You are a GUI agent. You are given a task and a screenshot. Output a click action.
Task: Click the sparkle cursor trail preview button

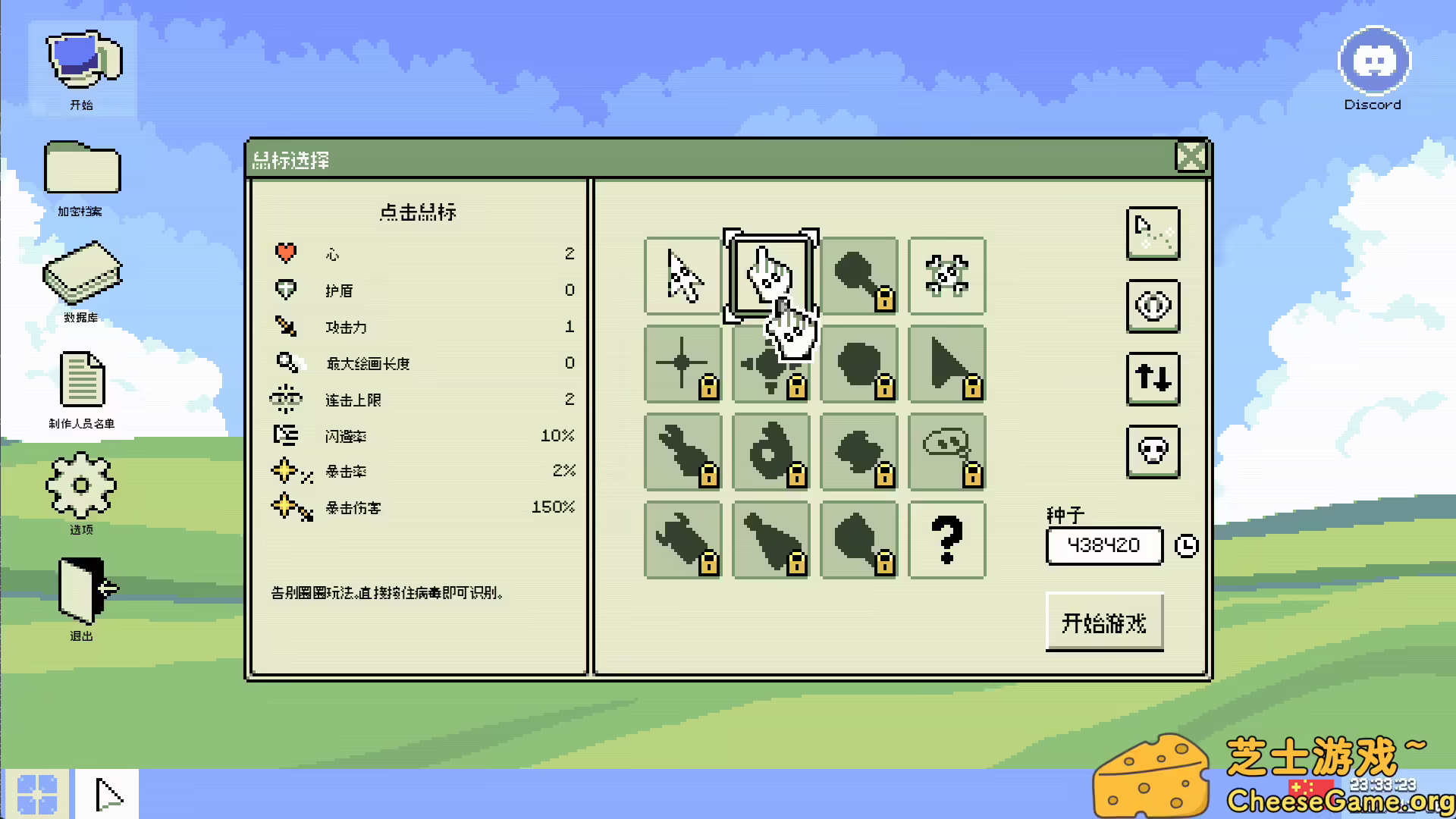tap(1153, 234)
